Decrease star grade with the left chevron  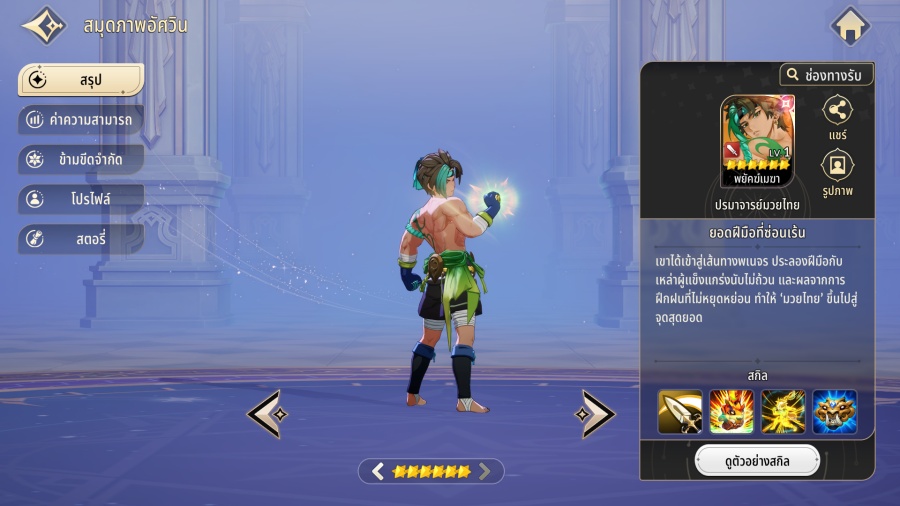tap(378, 471)
